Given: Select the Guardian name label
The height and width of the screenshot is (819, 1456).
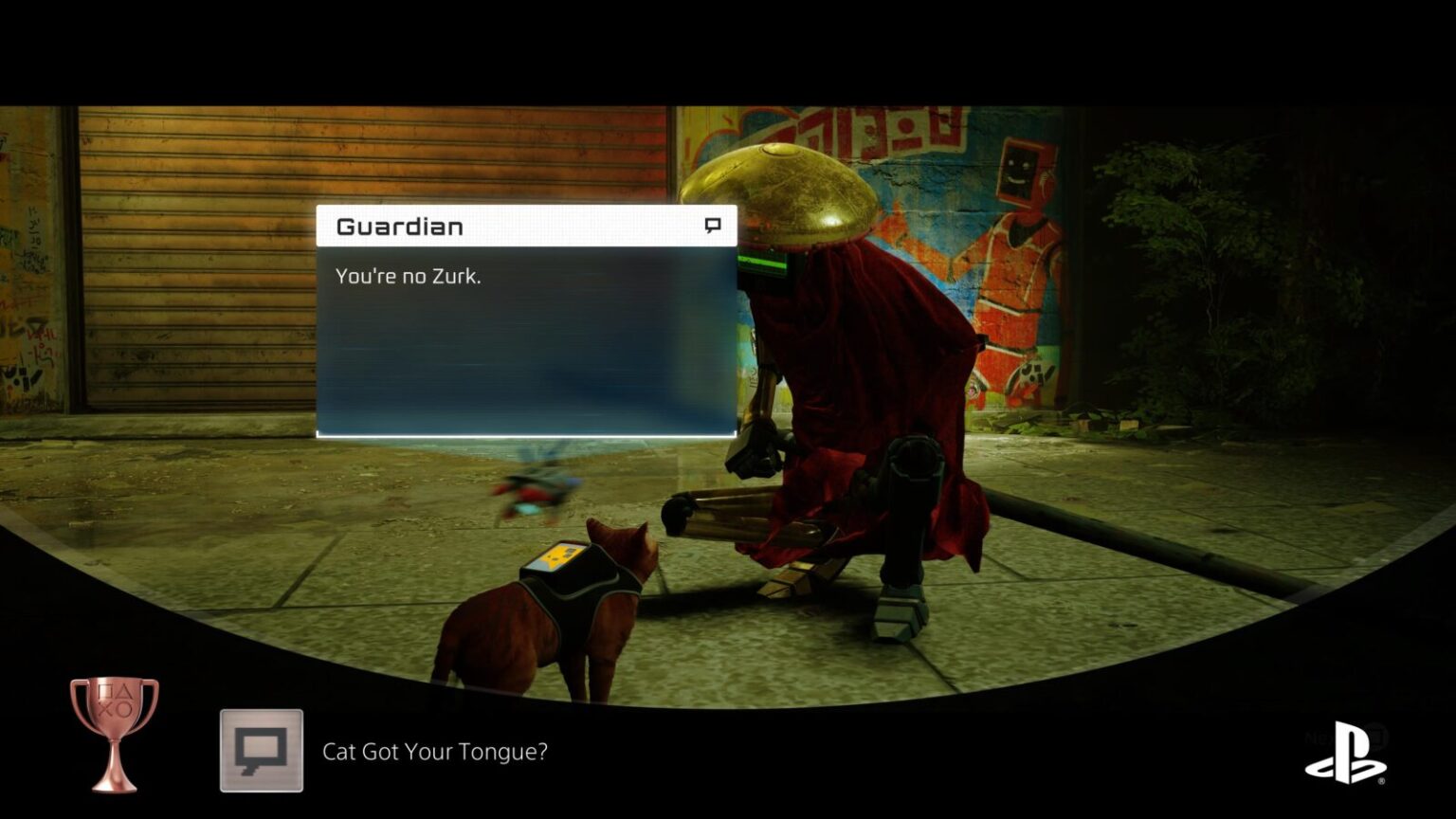Looking at the screenshot, I should [x=398, y=226].
